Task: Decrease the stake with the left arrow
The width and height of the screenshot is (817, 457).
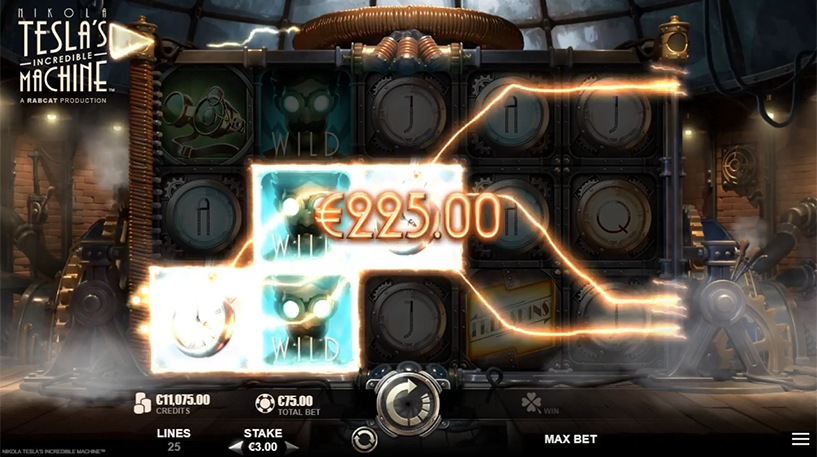Action: 234,446
